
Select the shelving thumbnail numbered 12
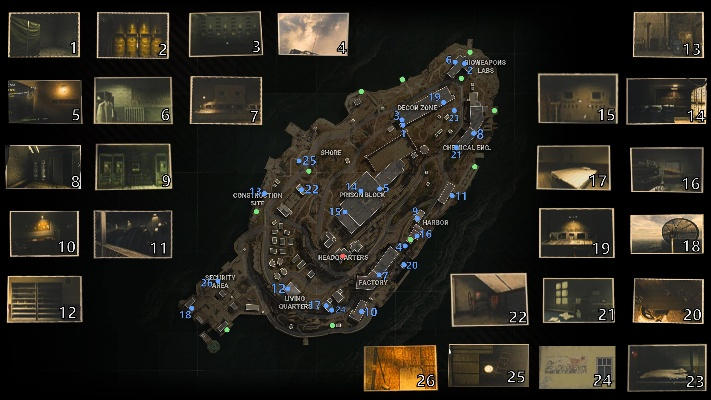point(43,299)
